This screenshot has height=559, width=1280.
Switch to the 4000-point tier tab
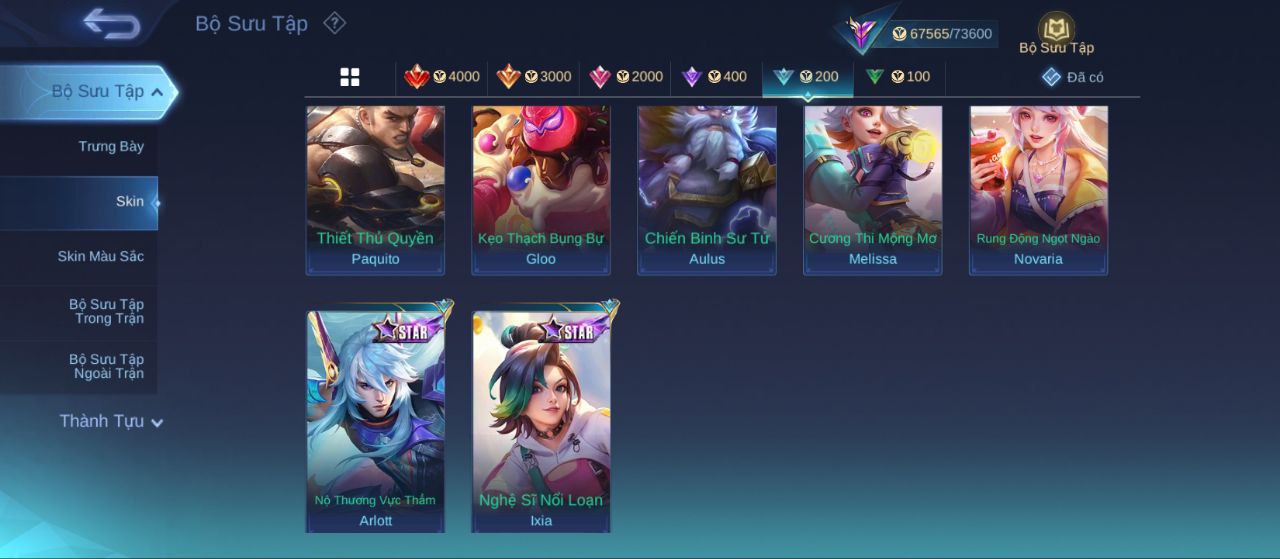point(442,77)
